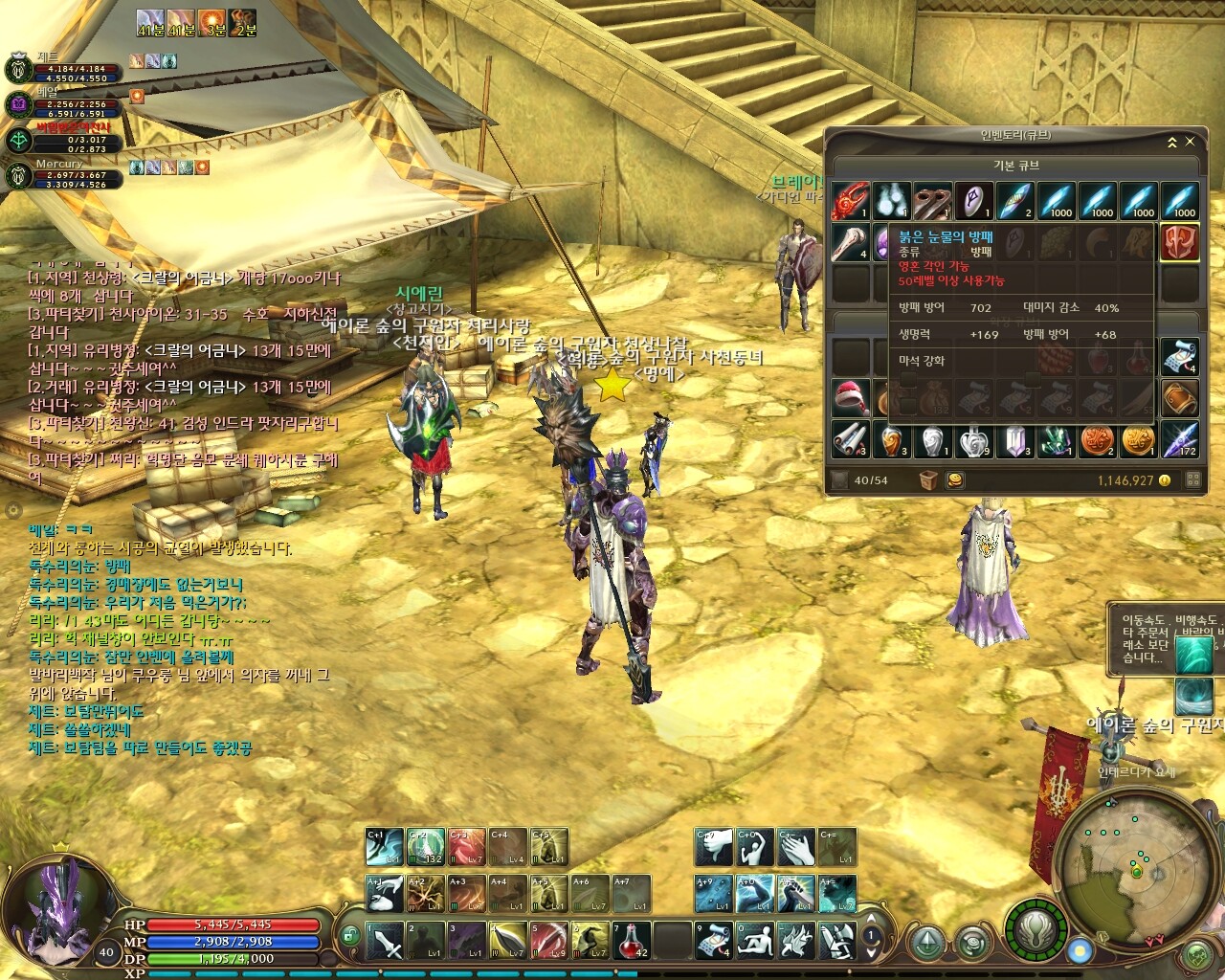Use the red potion on hotbar slot 7
The image size is (1225, 980).
point(632,941)
